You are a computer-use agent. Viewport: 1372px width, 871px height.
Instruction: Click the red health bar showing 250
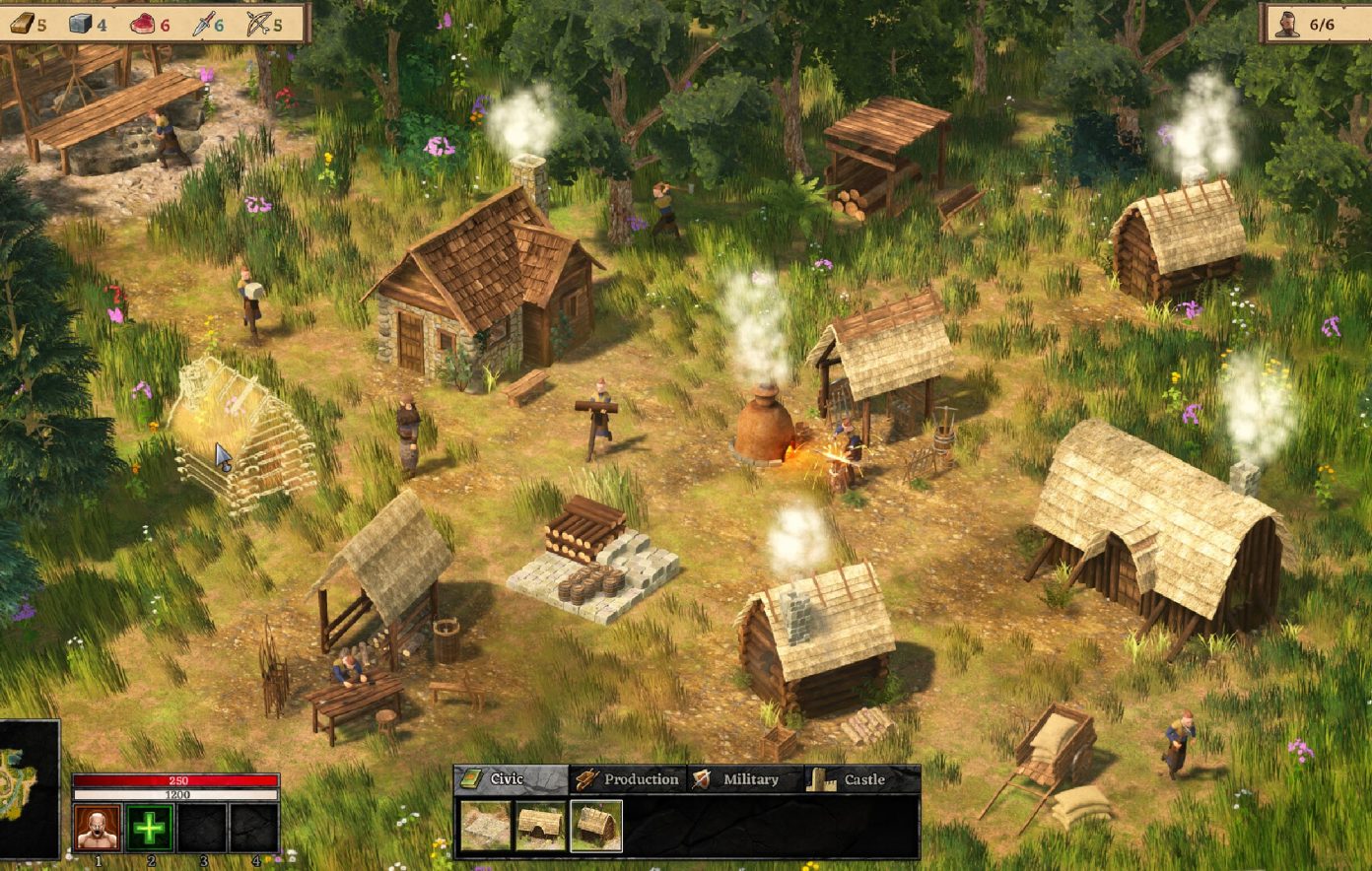(177, 778)
